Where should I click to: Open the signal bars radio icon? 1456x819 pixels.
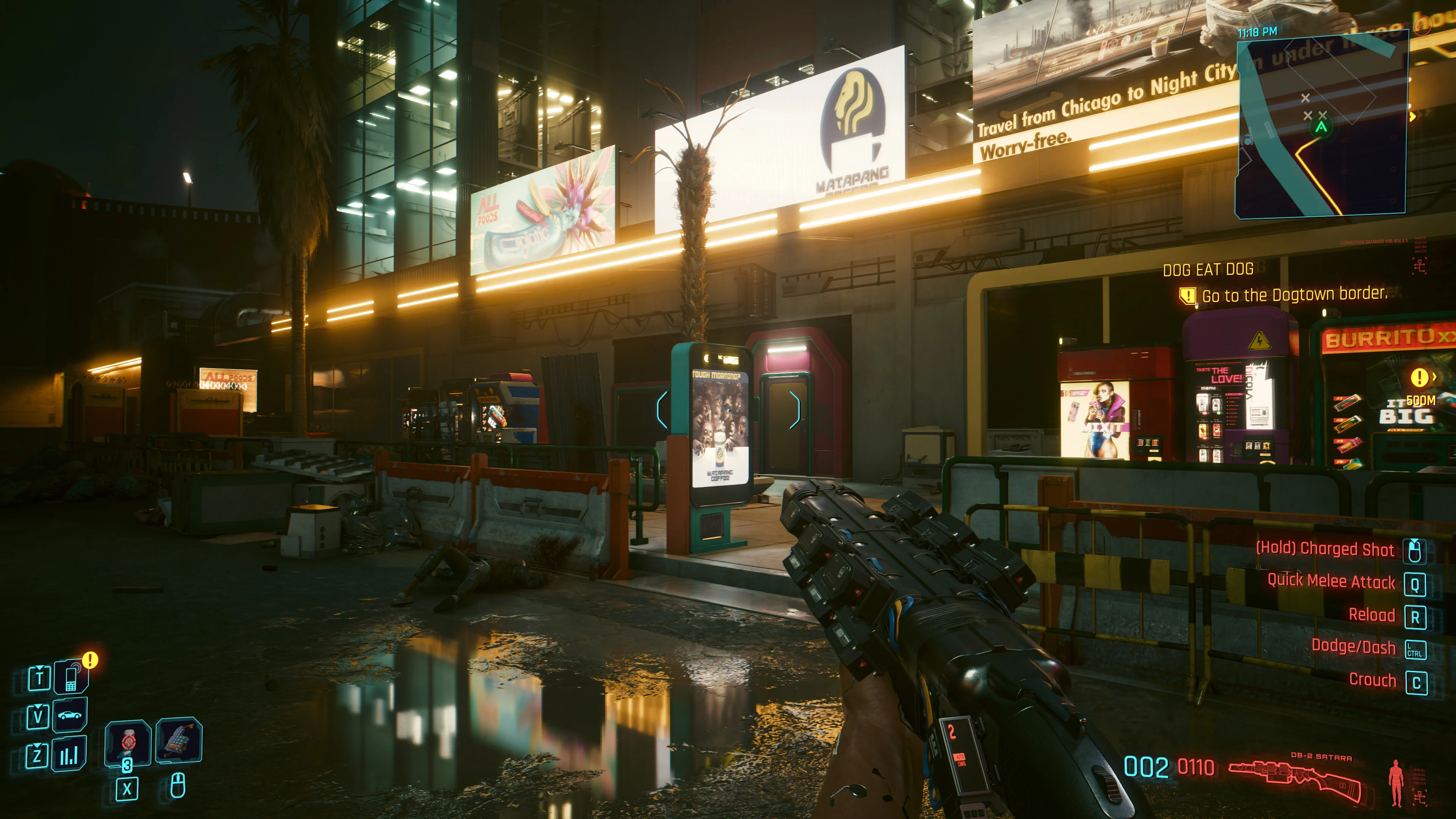click(x=69, y=754)
